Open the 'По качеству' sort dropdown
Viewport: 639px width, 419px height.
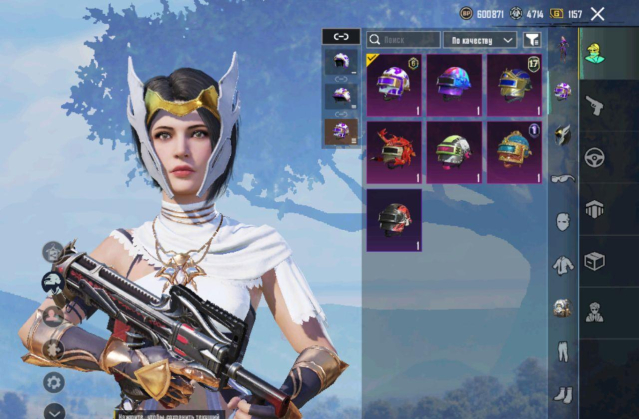click(479, 40)
